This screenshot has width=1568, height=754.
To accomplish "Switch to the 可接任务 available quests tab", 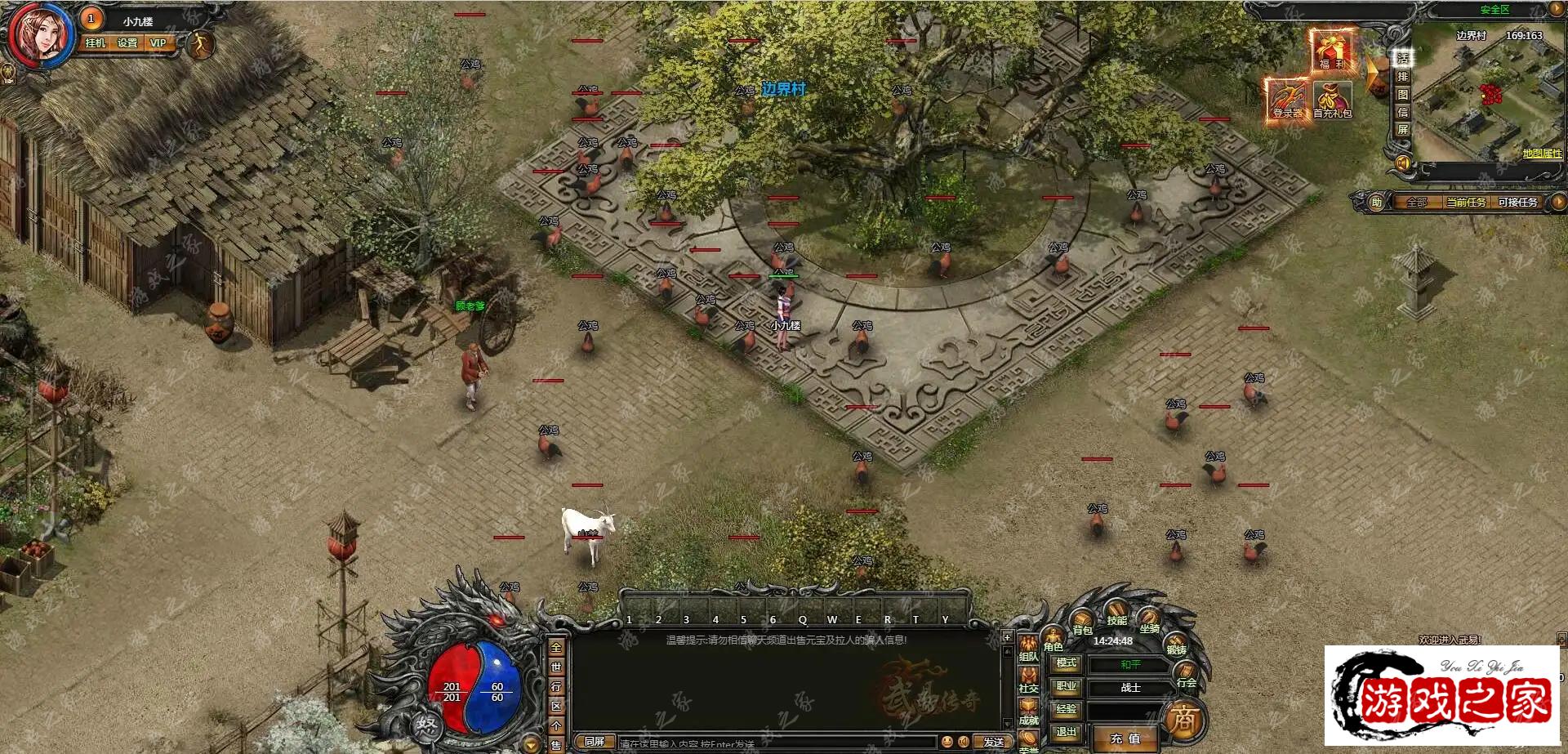I will tap(1517, 202).
